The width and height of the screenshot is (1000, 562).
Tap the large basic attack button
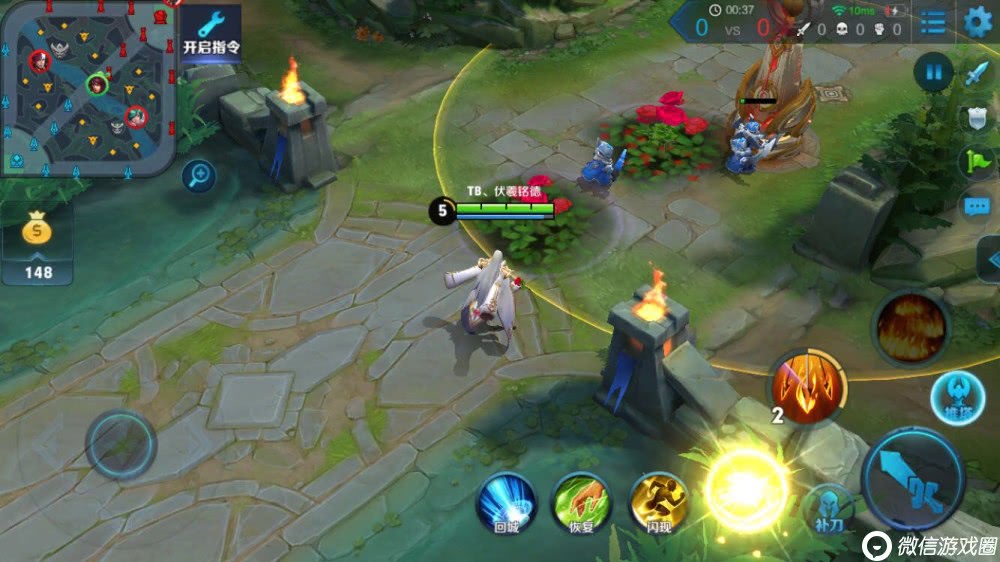click(x=912, y=477)
